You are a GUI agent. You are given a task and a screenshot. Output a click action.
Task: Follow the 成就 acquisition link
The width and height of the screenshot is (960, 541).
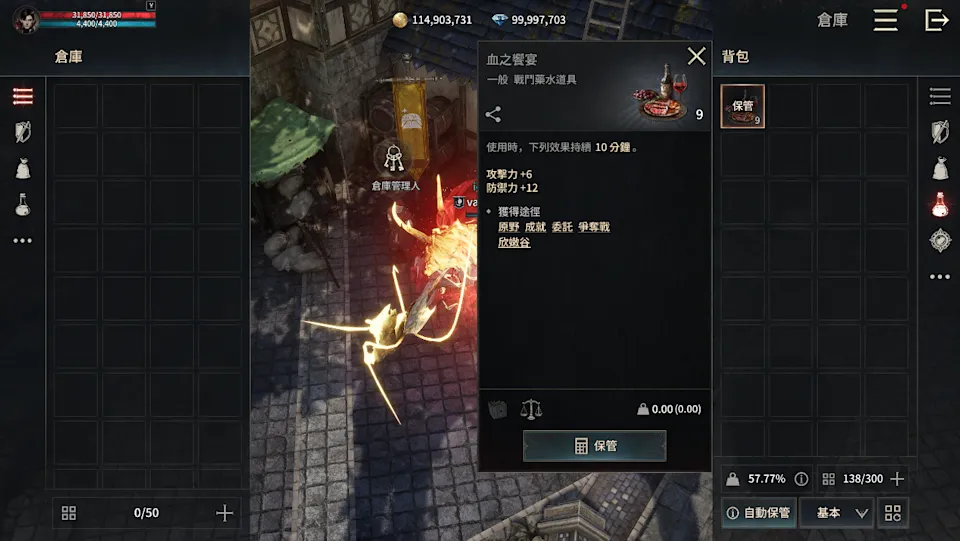[535, 227]
